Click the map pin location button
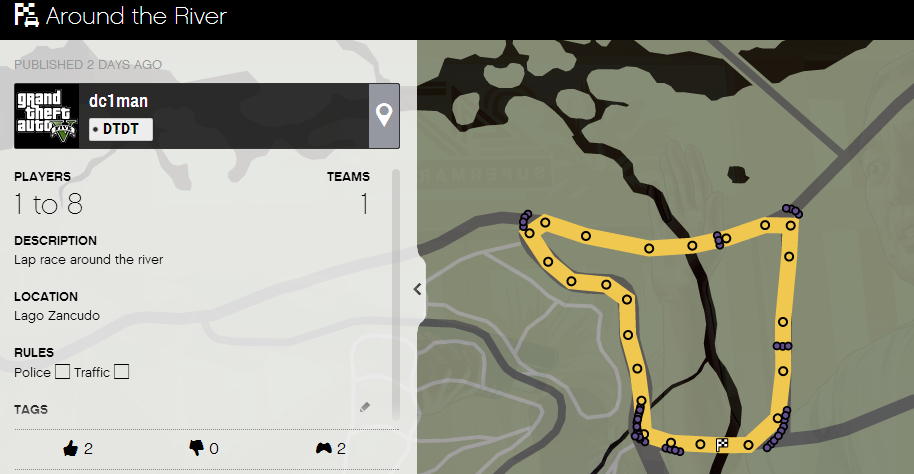914x474 pixels. pyautogui.click(x=384, y=116)
